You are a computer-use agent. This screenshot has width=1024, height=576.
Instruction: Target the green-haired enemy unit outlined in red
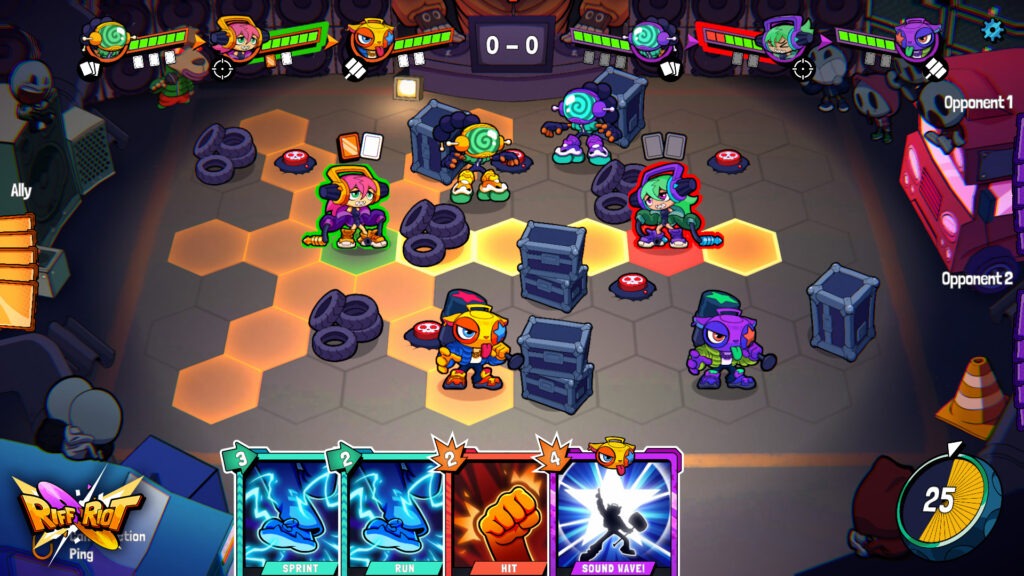pyautogui.click(x=663, y=206)
